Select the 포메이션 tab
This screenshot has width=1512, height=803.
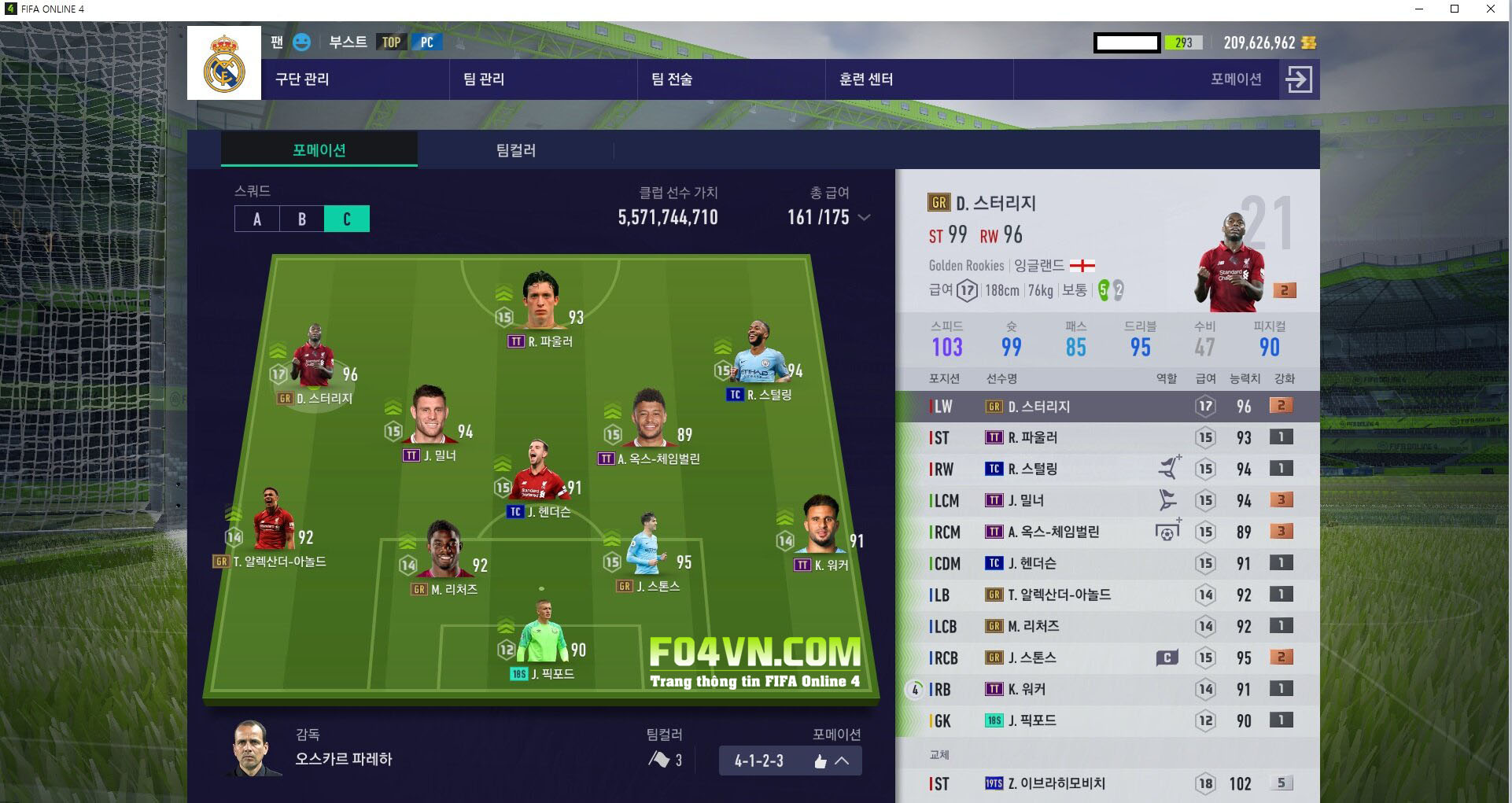point(319,150)
